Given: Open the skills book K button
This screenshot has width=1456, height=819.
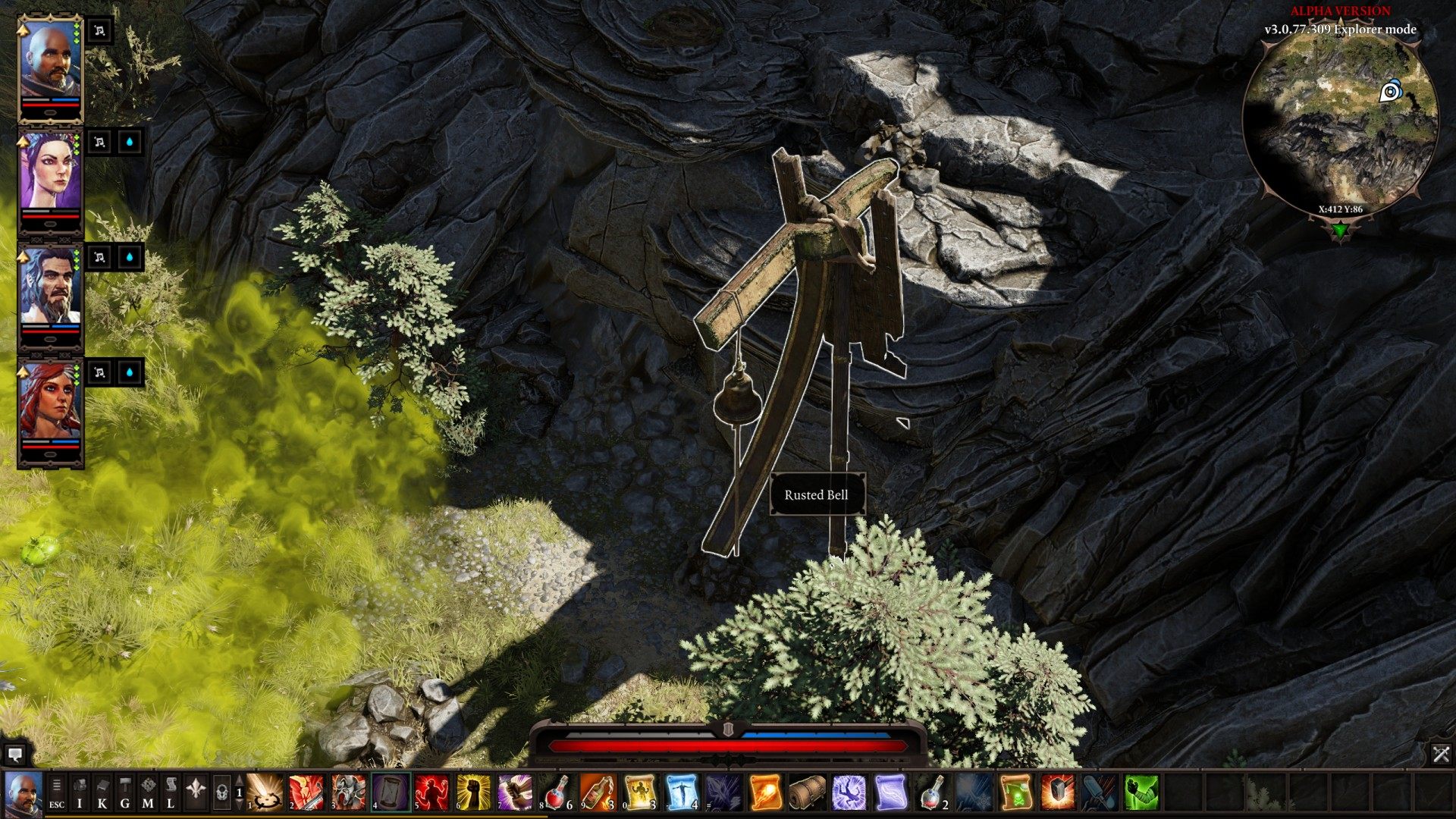Looking at the screenshot, I should click(102, 792).
